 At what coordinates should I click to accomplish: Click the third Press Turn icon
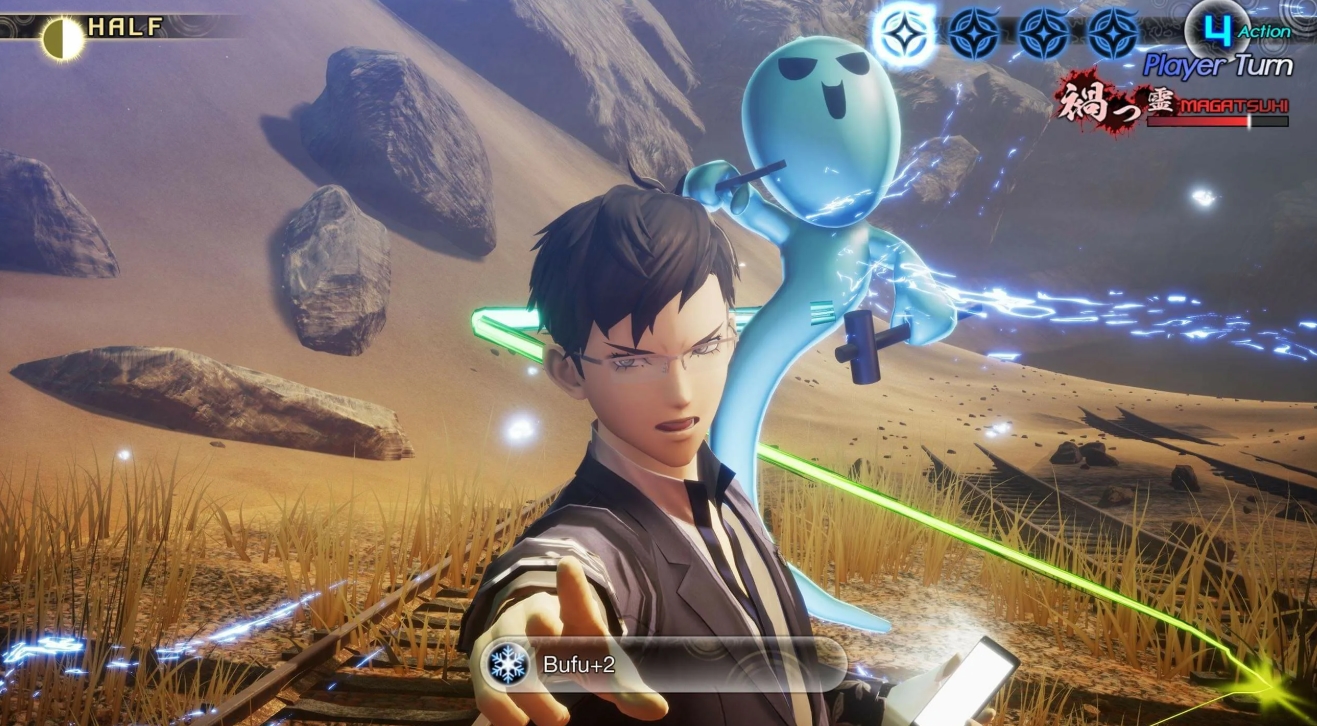(1043, 31)
